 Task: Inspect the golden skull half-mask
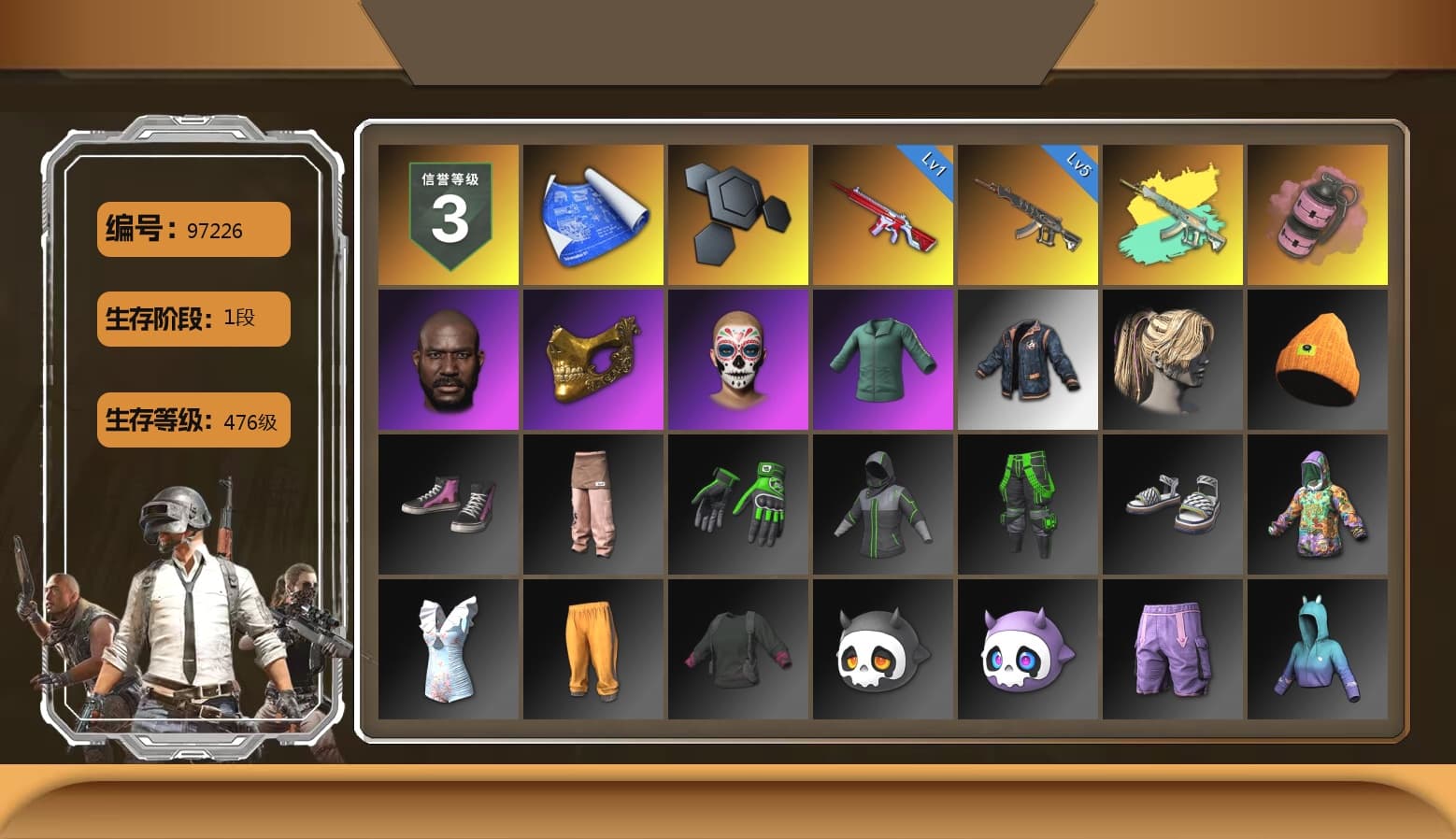[x=592, y=359]
